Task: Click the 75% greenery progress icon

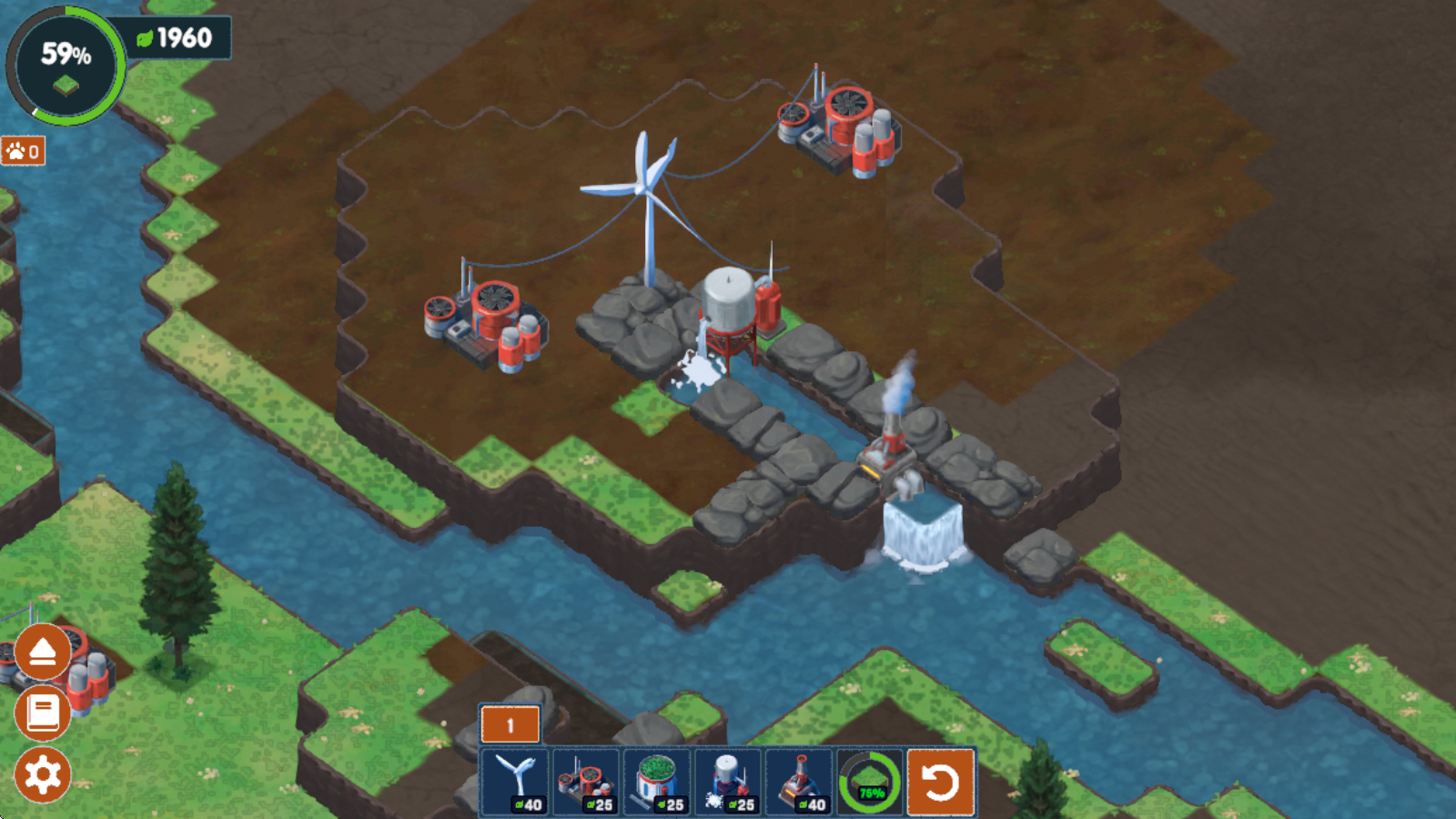Action: [x=870, y=782]
